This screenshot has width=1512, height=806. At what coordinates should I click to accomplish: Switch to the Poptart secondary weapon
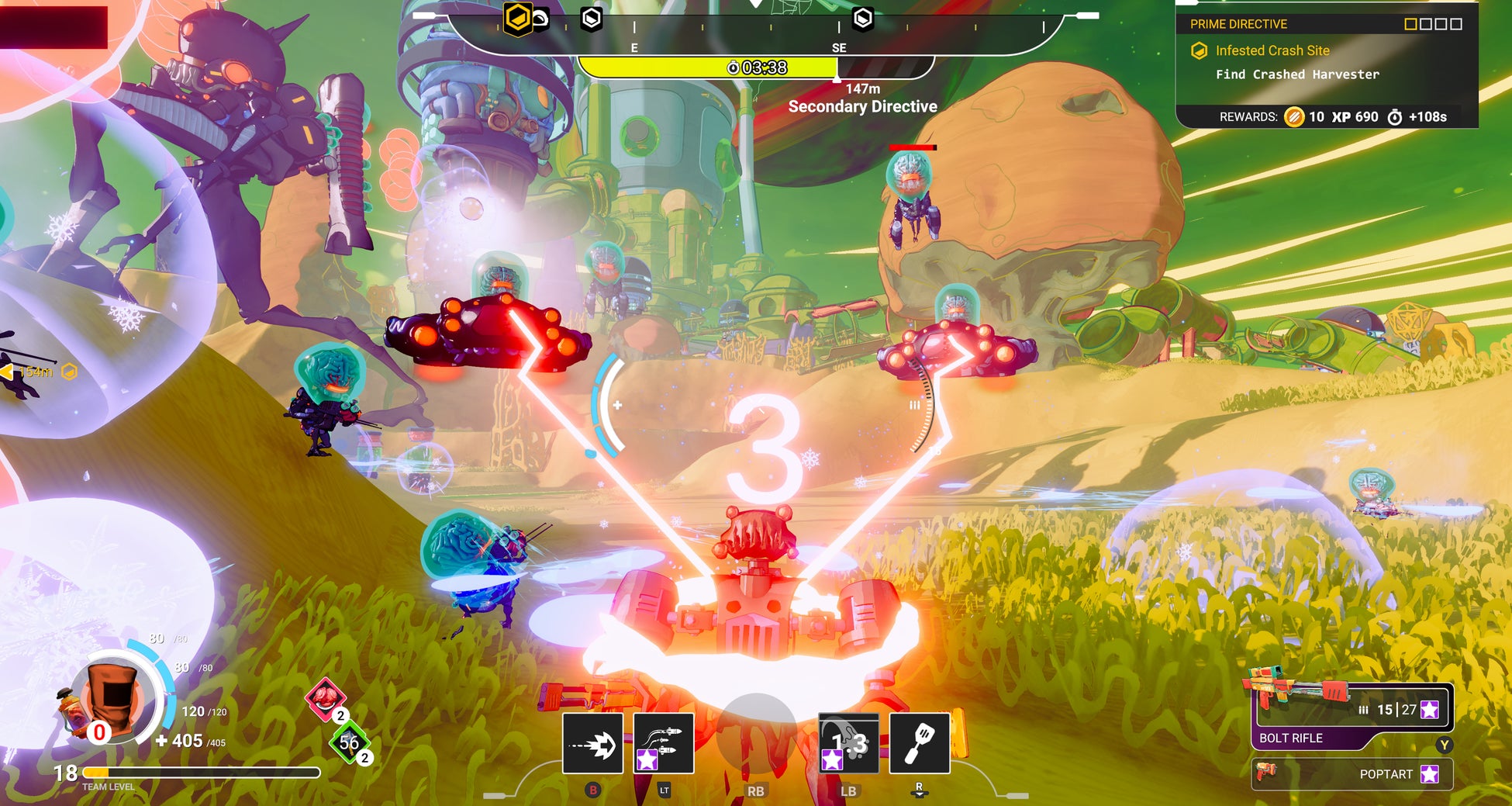[x=1352, y=773]
